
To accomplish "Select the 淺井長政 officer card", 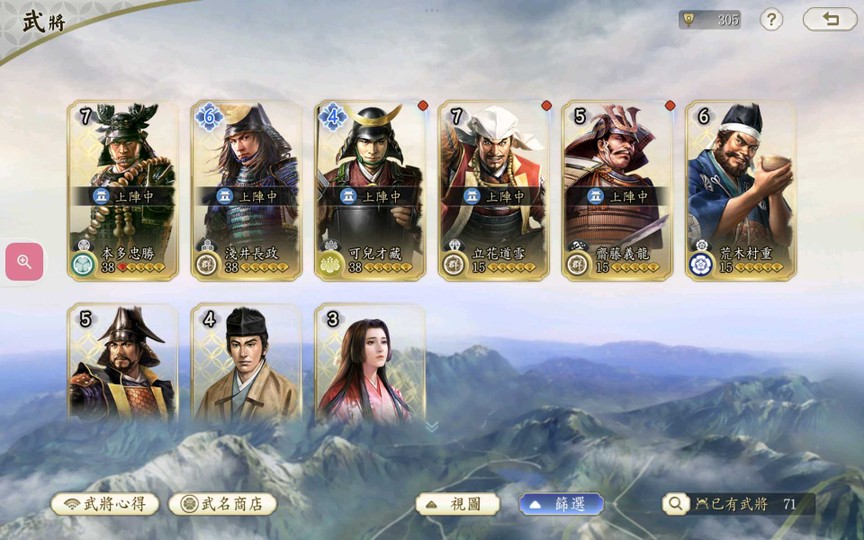I will tap(247, 190).
